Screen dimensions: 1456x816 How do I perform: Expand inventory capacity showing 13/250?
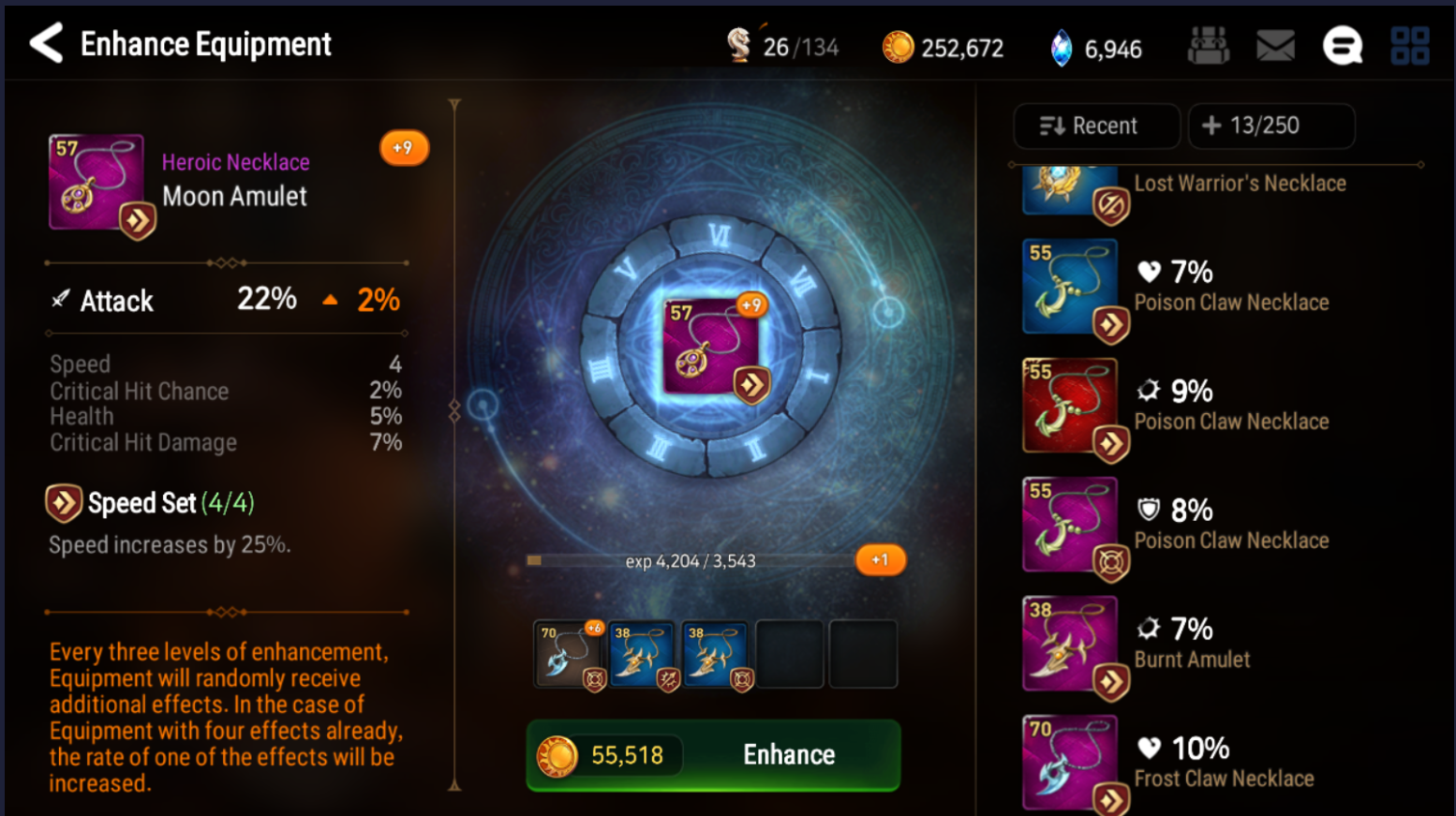[1270, 126]
